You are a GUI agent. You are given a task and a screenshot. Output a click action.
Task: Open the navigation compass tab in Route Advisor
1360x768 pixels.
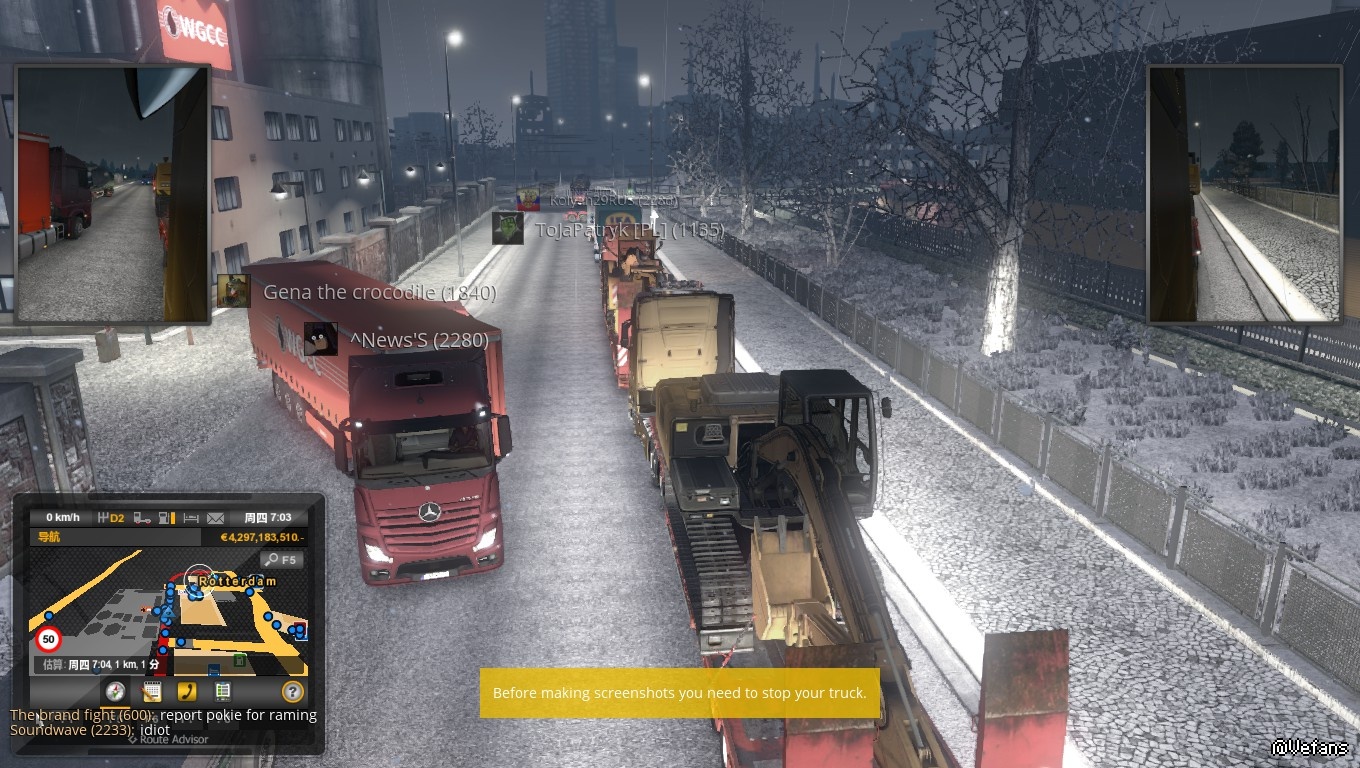(x=115, y=691)
